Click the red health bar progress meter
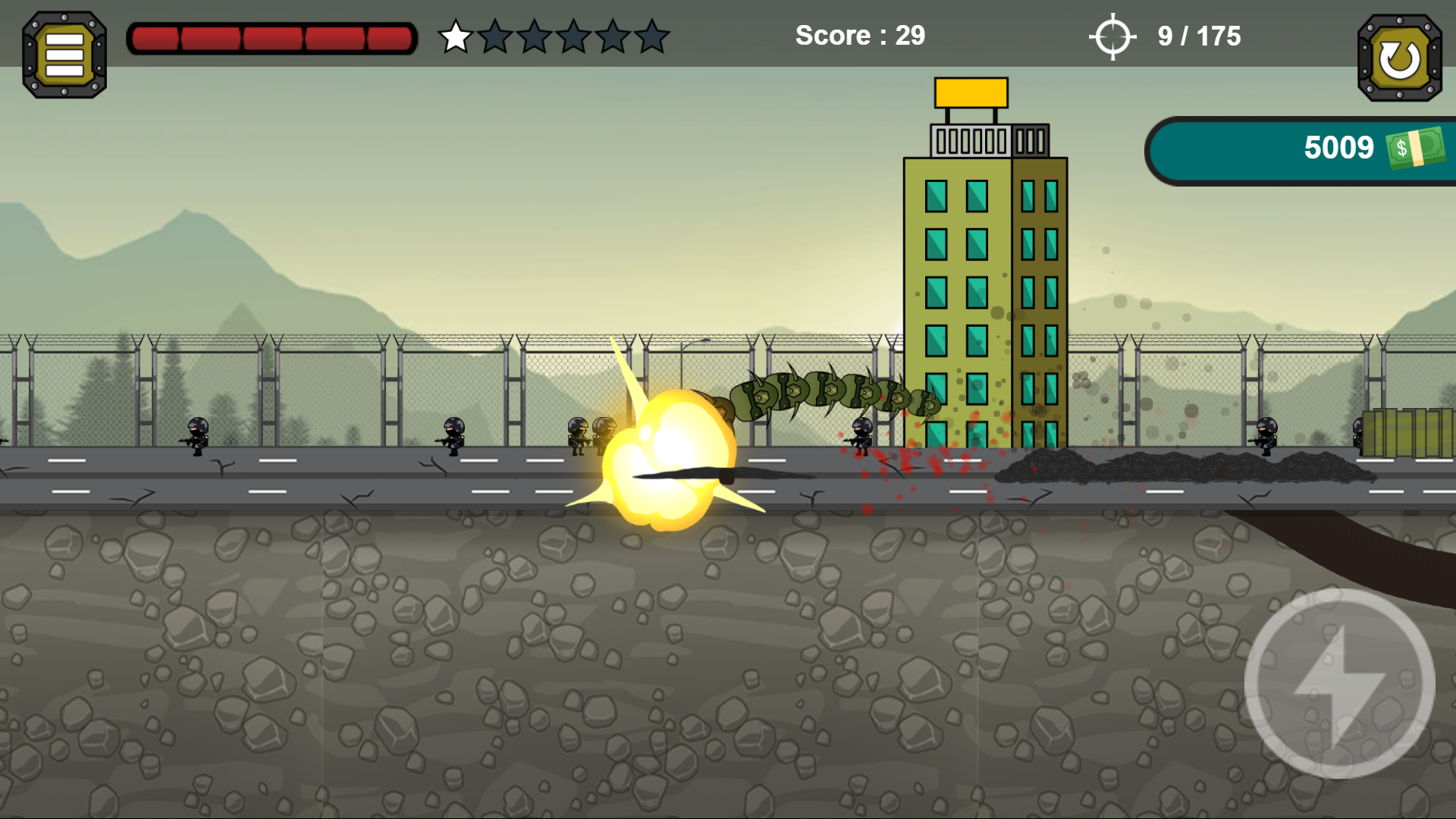The height and width of the screenshot is (819, 1456). click(271, 35)
